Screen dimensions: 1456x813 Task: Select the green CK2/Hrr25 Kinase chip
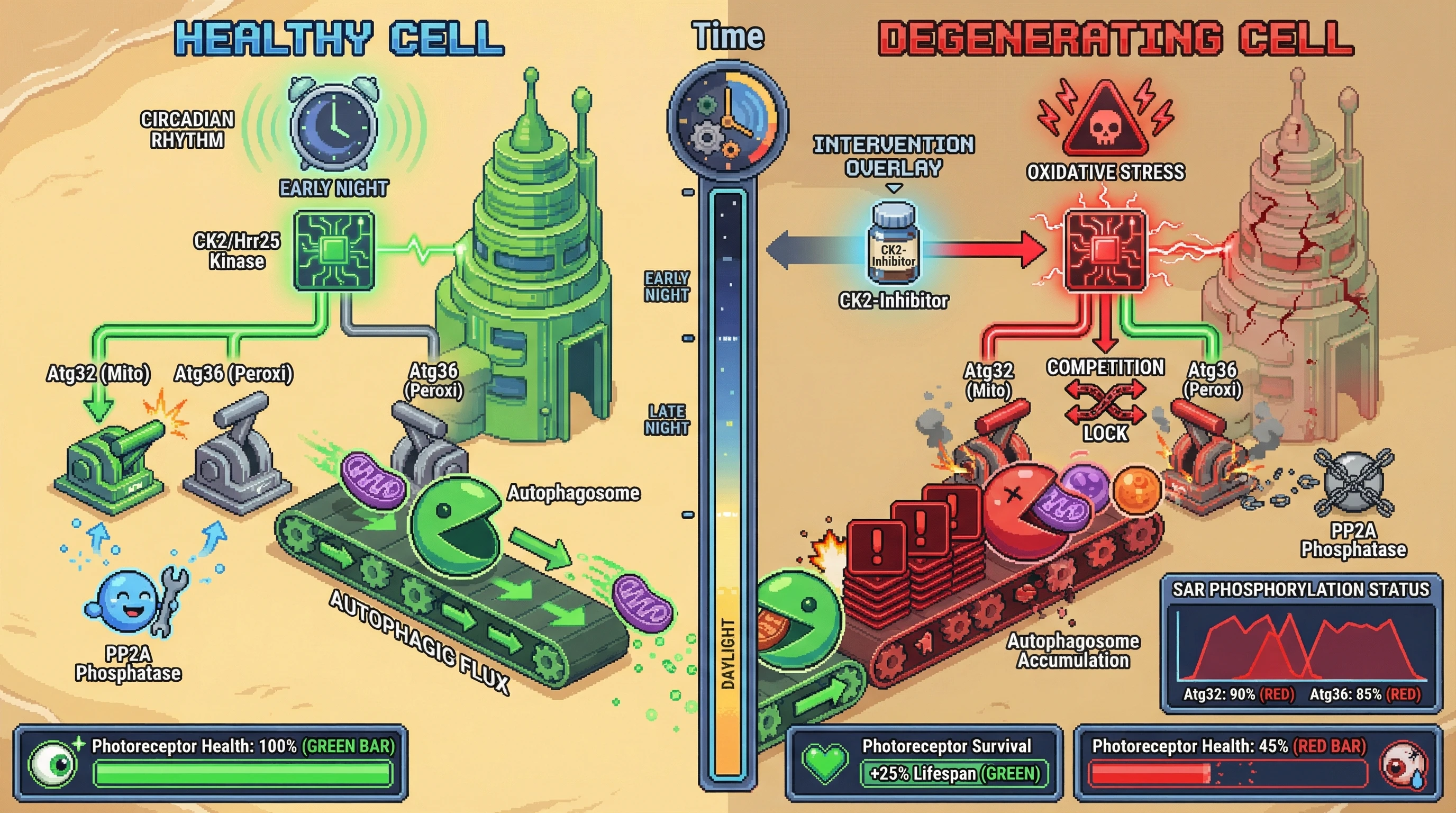click(x=334, y=250)
